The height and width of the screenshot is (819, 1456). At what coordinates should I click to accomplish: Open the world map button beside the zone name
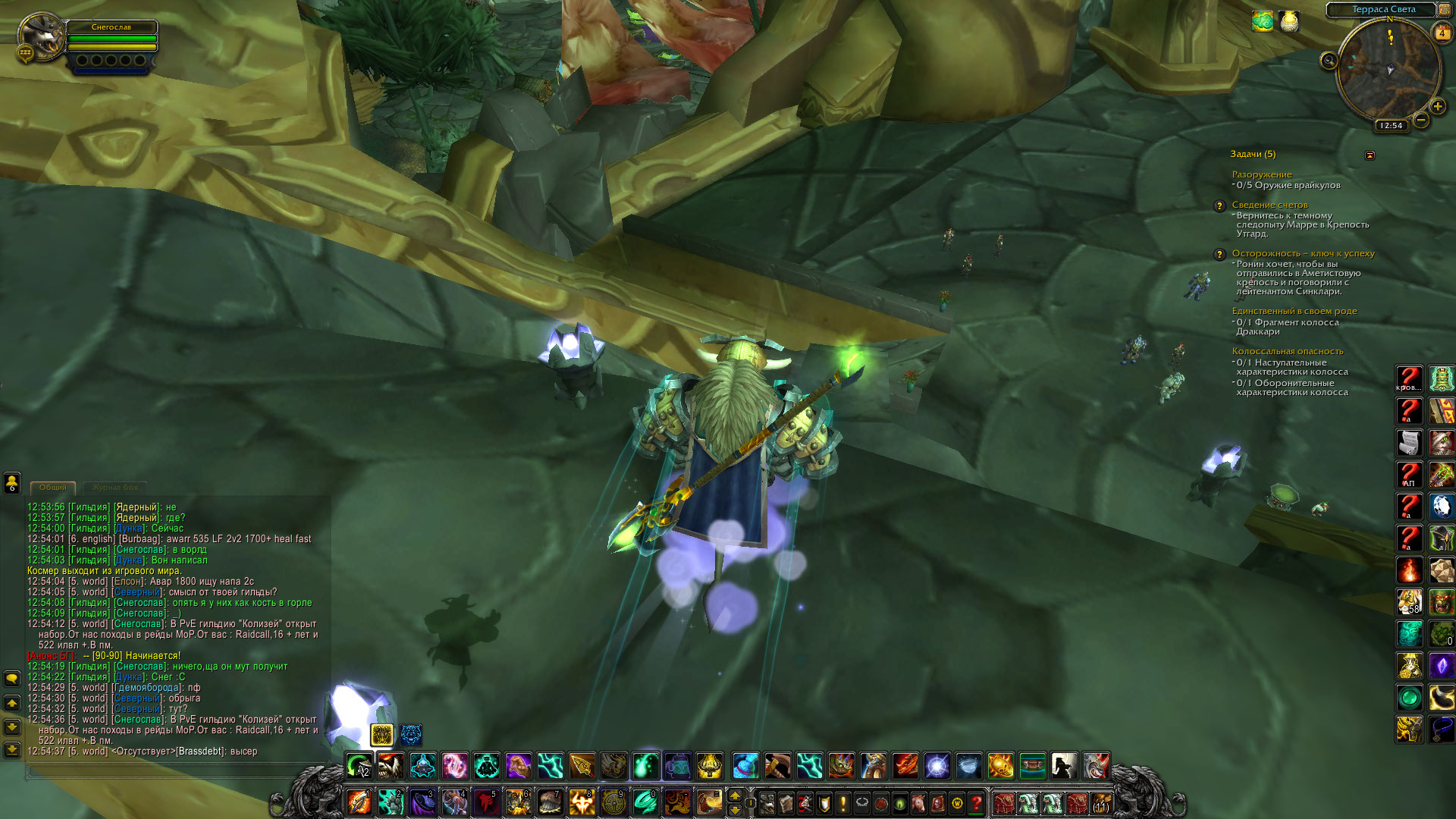(1445, 10)
